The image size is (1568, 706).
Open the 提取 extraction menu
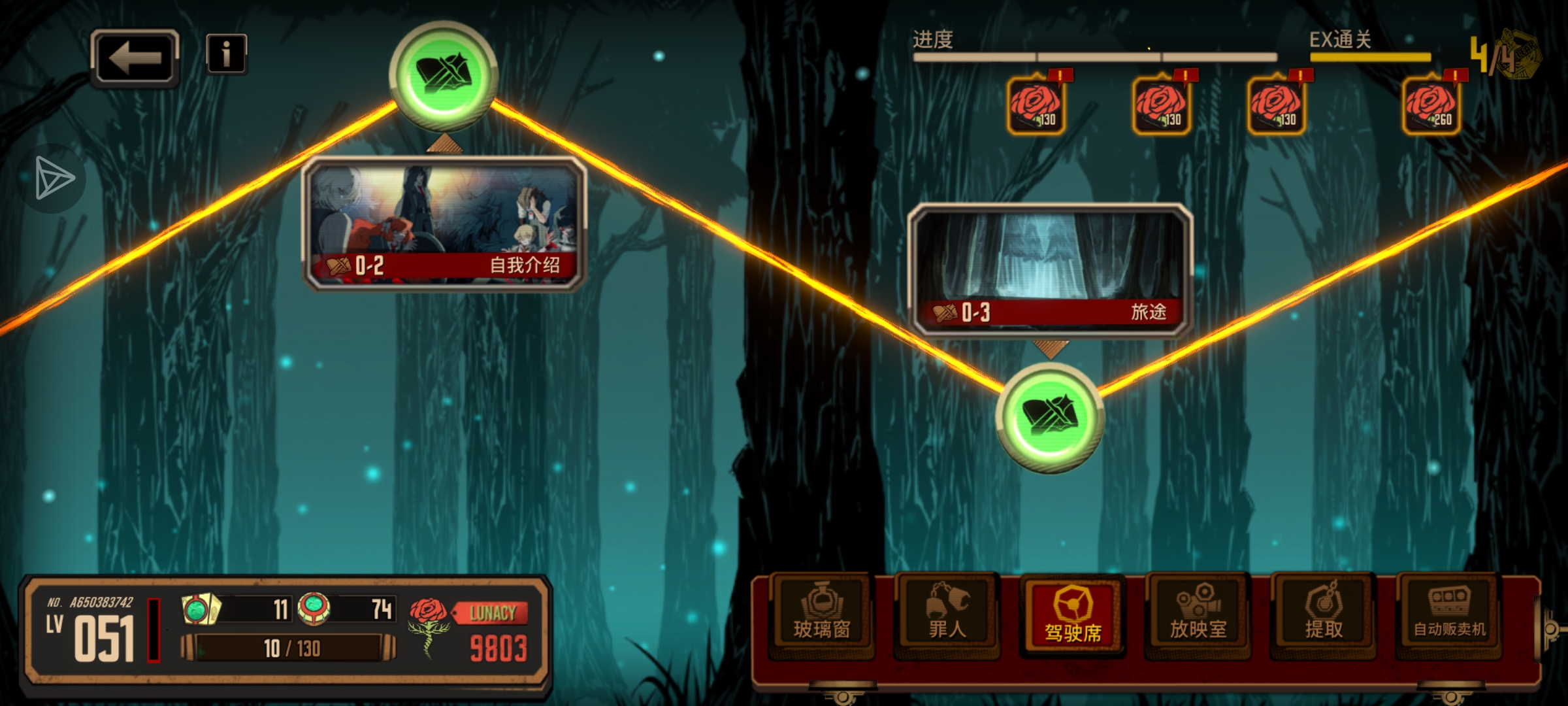tap(1323, 615)
